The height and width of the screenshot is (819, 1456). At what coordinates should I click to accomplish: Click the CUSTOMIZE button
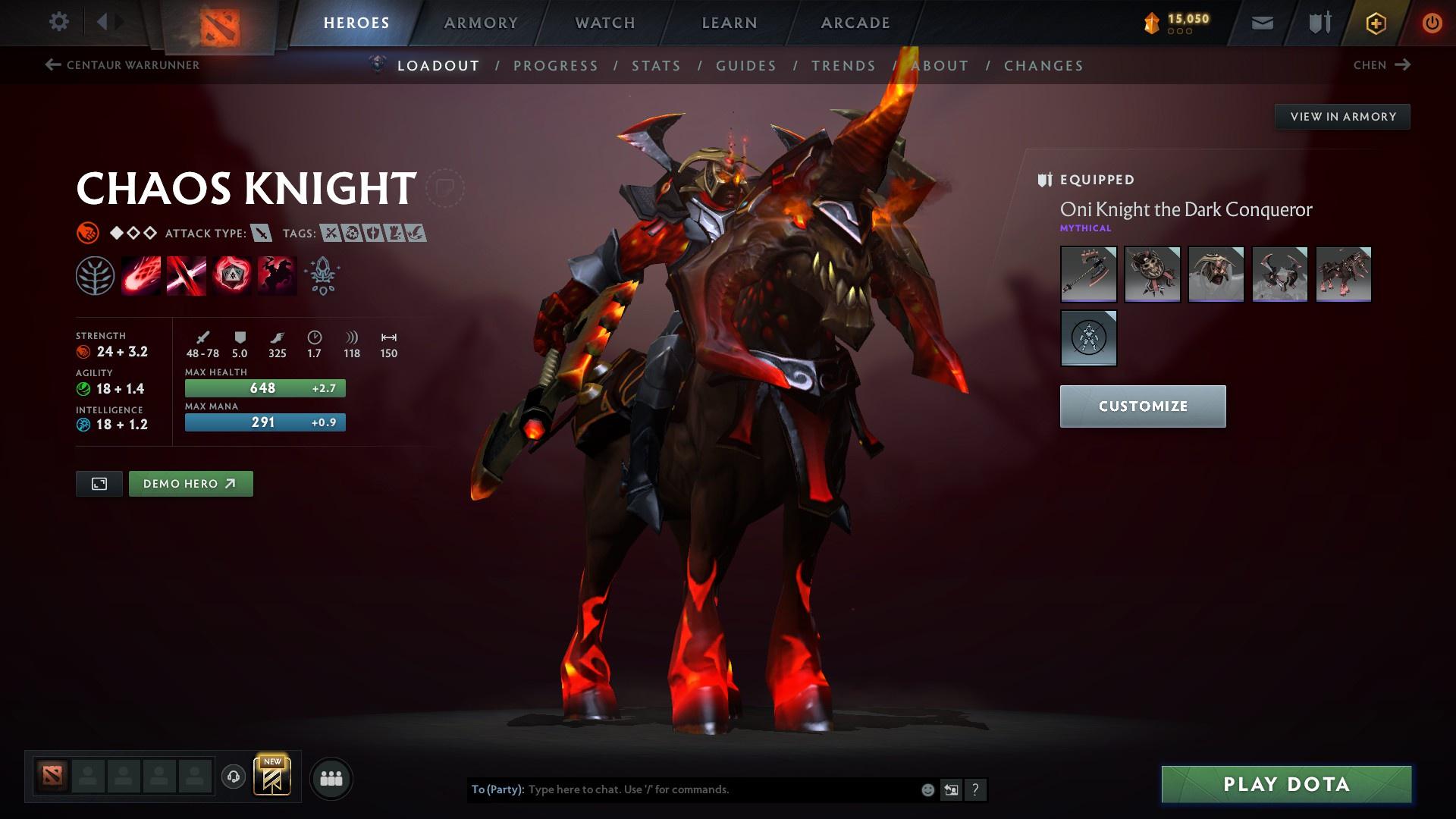pos(1142,406)
